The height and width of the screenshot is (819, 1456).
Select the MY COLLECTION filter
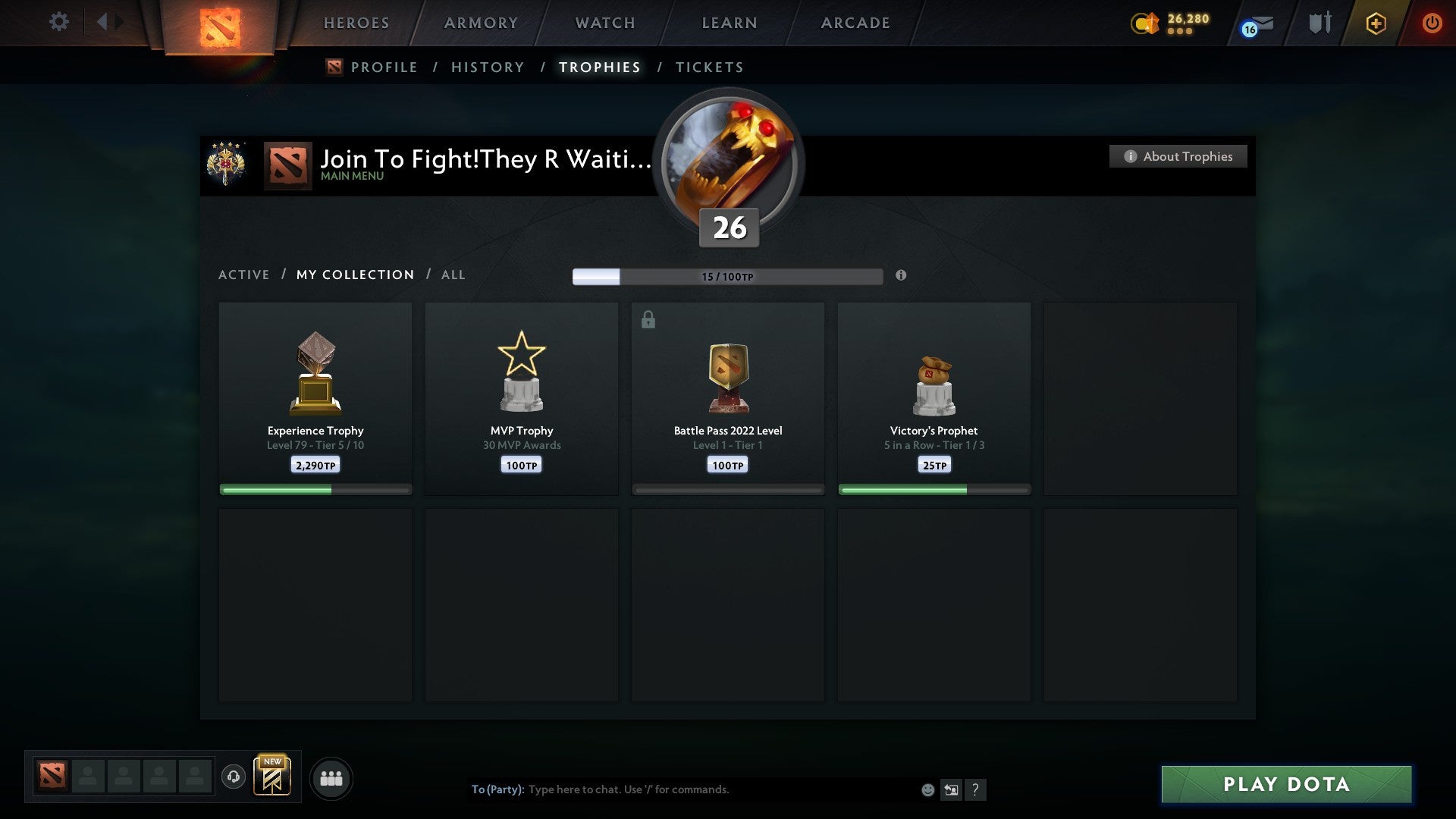click(x=354, y=275)
